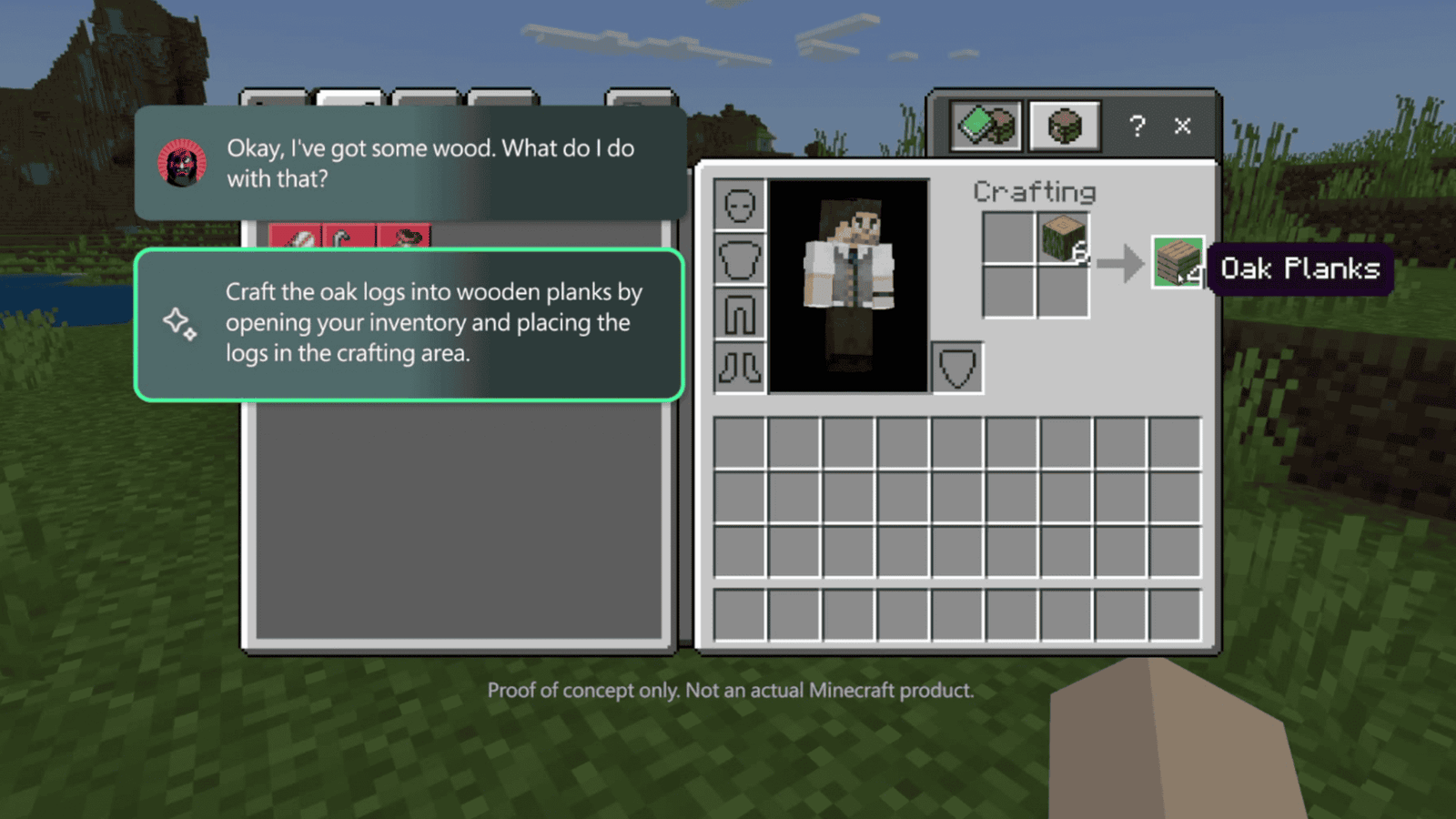Click the sparkle icon on the tip card
Screen dimensions: 1456x819
pos(178,323)
